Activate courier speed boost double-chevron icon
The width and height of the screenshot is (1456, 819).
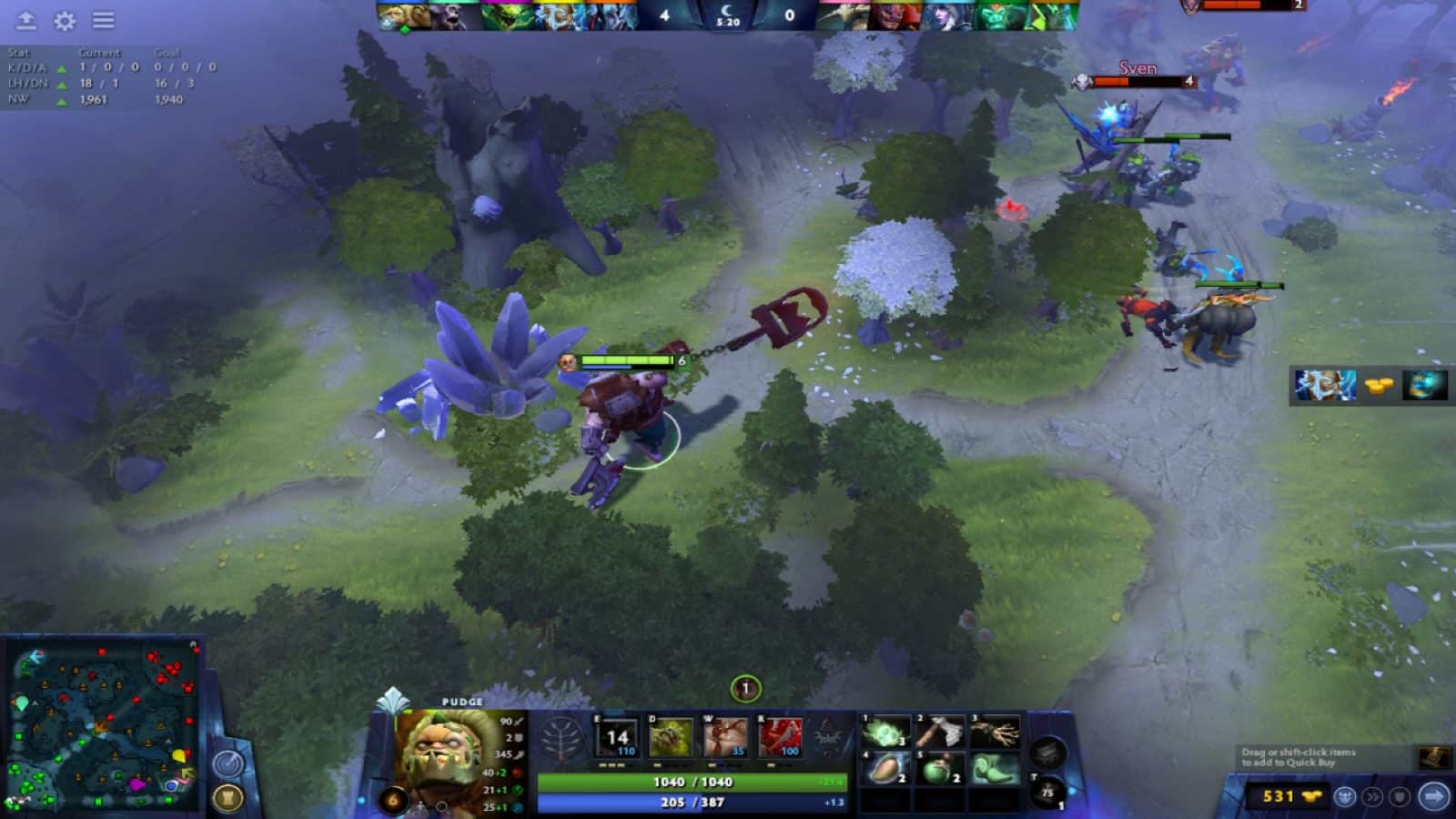coord(1372,797)
